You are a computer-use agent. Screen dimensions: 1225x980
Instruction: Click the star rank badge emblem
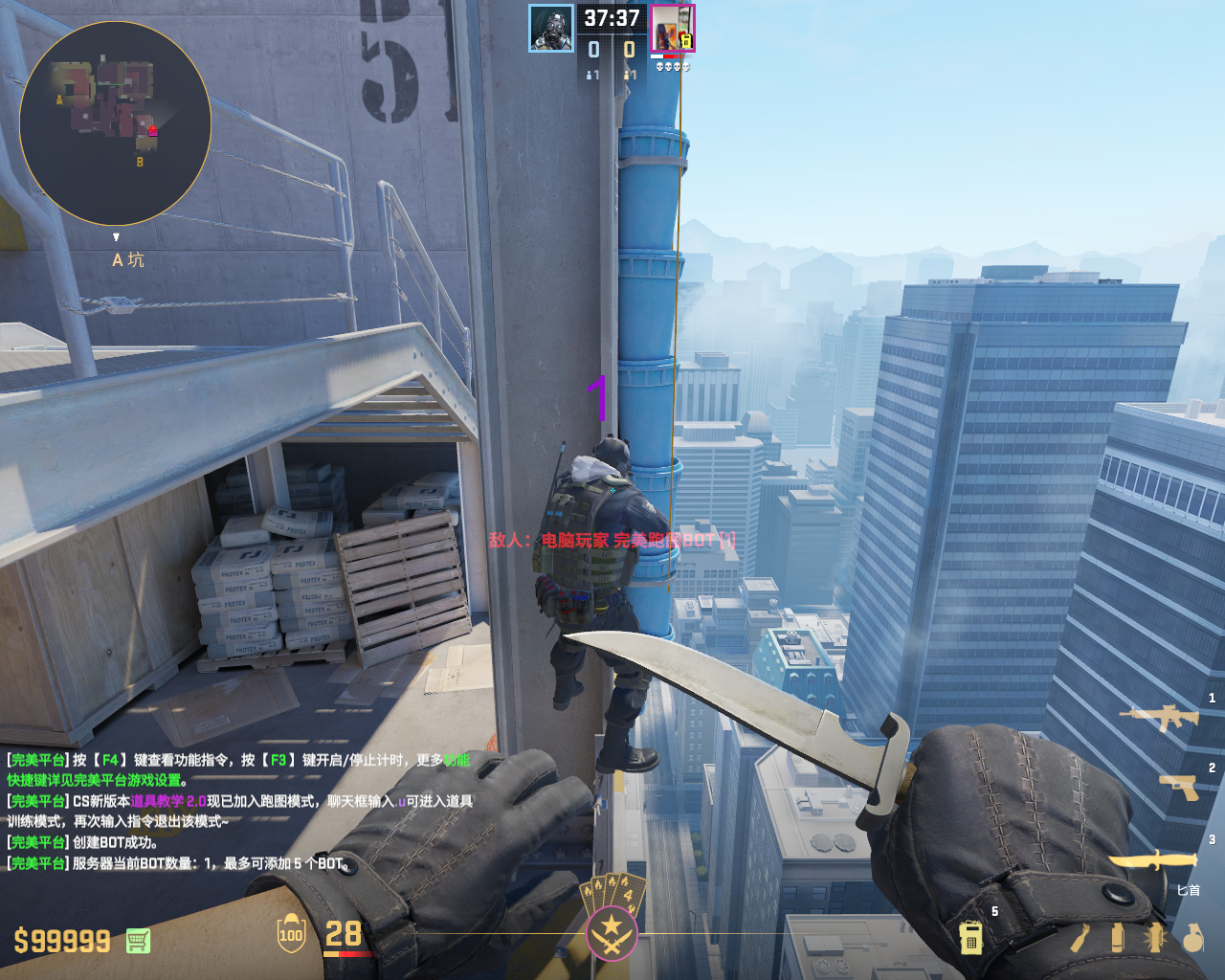[611, 931]
